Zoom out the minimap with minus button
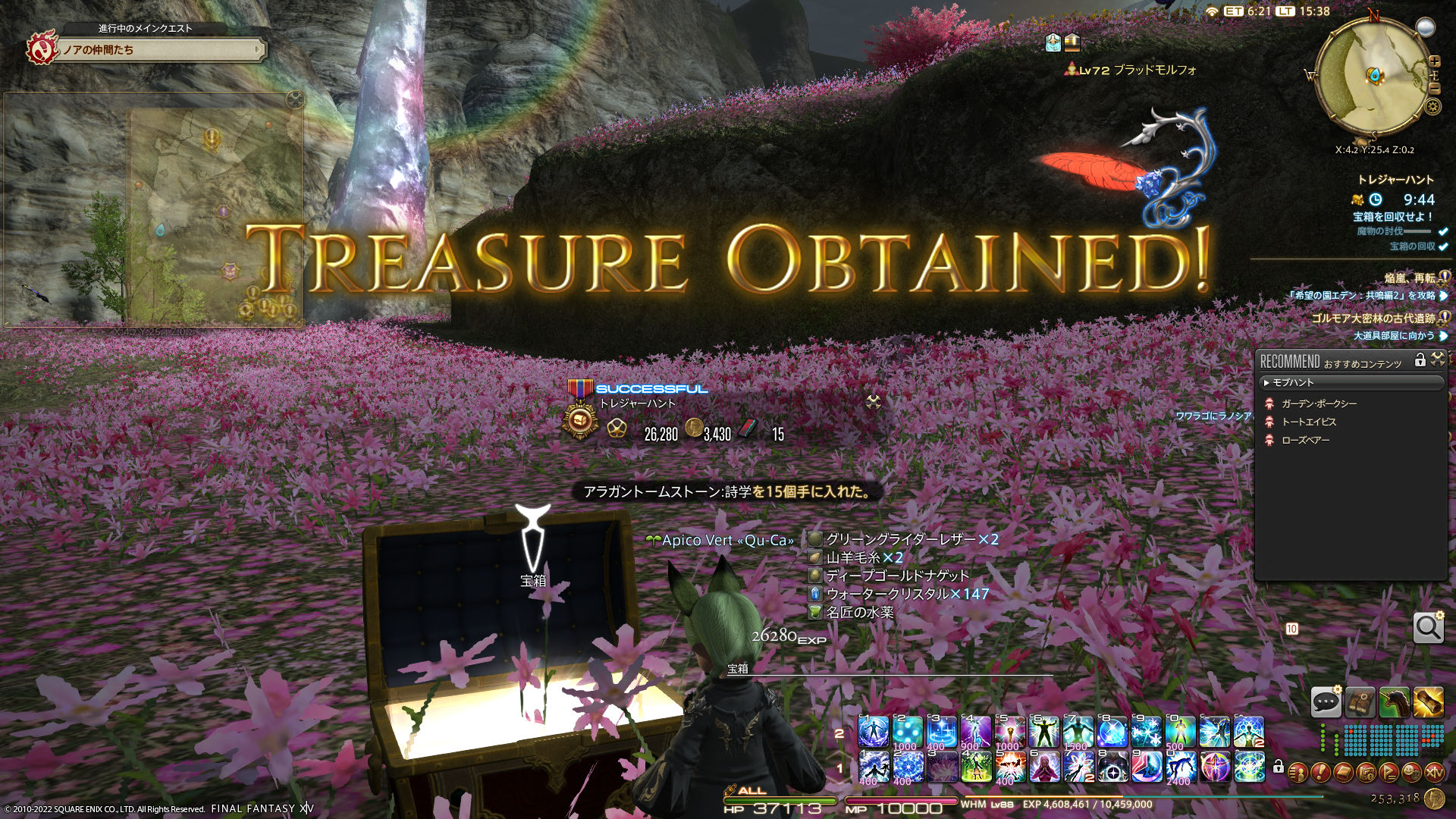Screen dimensions: 1456x819 [1434, 88]
